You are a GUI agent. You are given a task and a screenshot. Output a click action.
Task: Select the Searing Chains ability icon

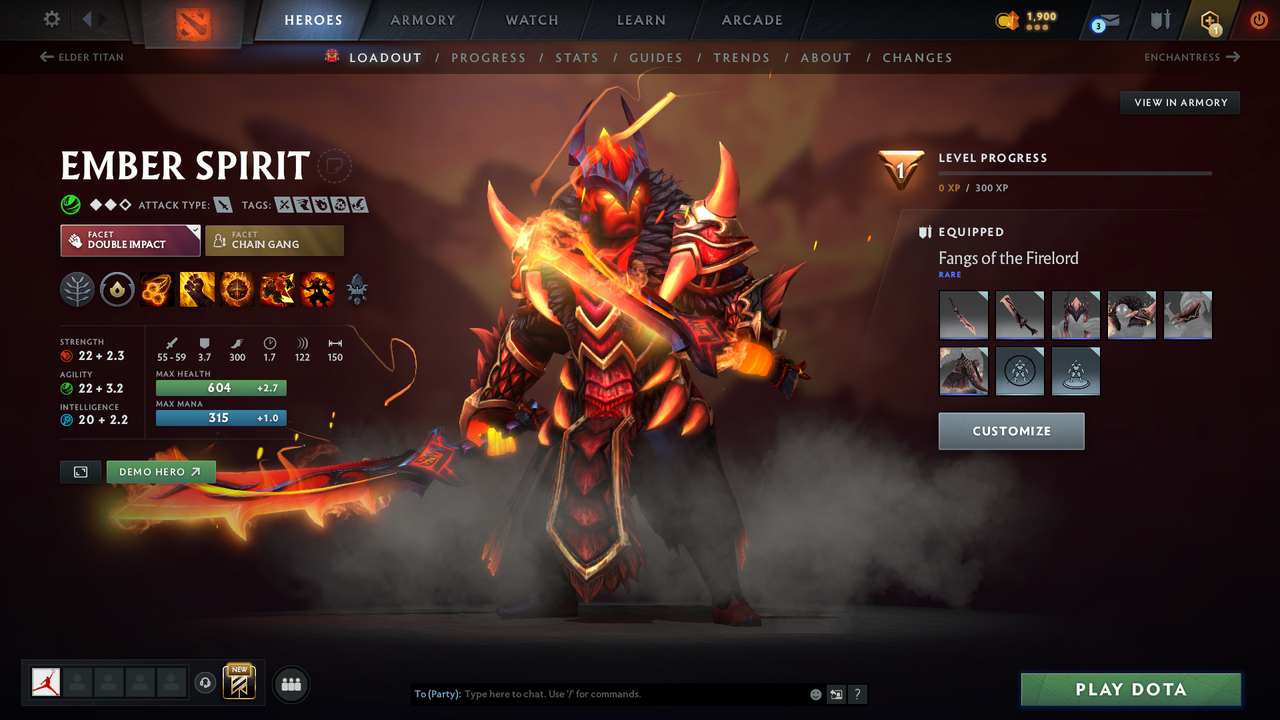157,289
